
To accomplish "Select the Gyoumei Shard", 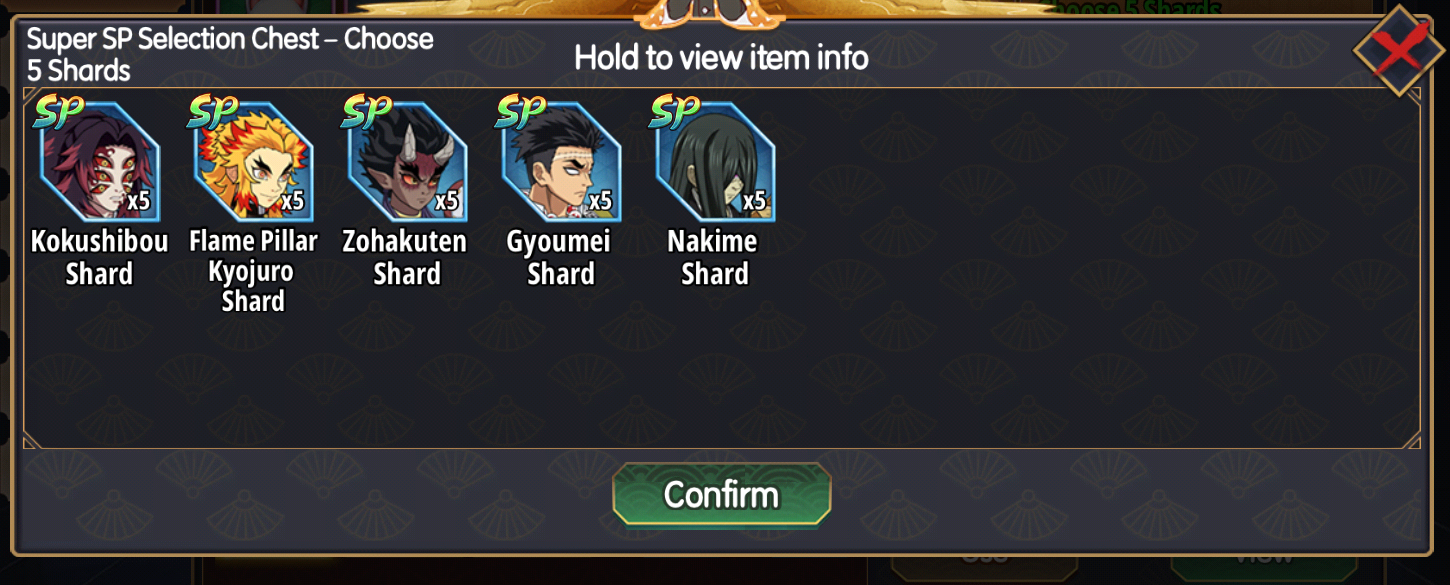I will [x=561, y=162].
